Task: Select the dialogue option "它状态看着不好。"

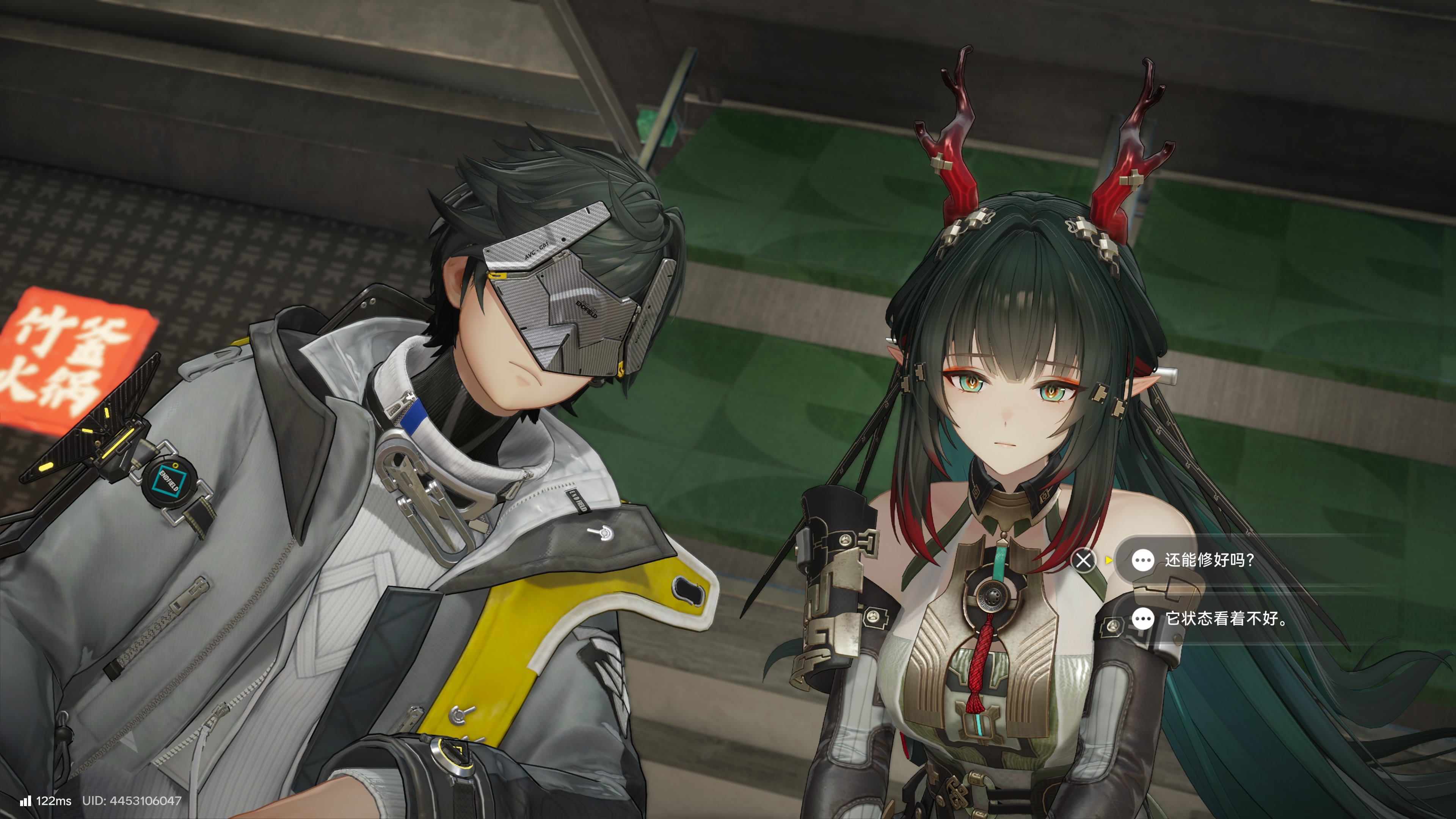Action: click(1225, 618)
